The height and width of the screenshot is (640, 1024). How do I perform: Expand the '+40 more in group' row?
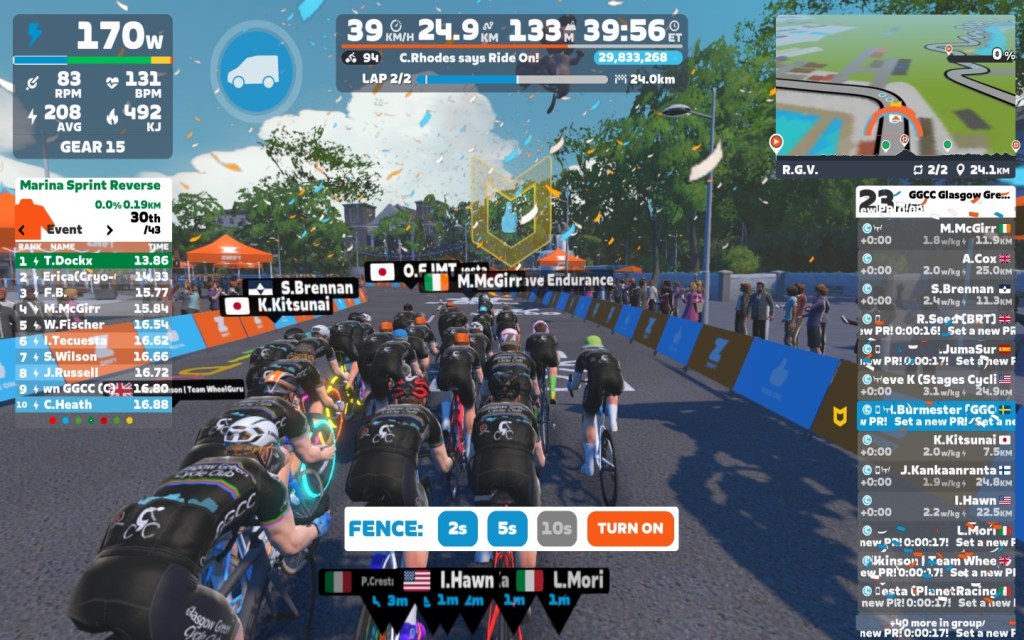[935, 623]
